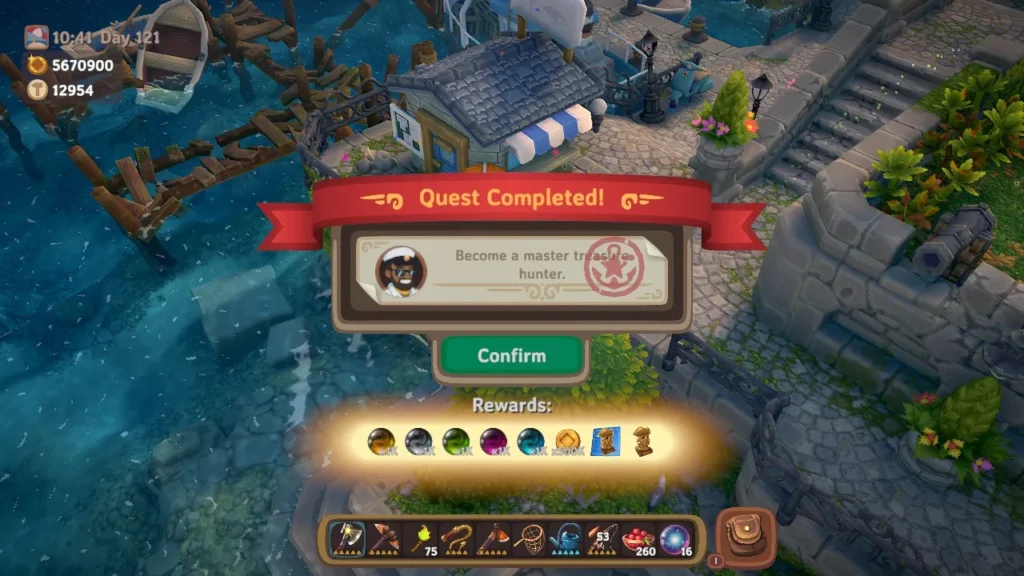
Task: Click the blue-framed statue reward
Action: [605, 441]
